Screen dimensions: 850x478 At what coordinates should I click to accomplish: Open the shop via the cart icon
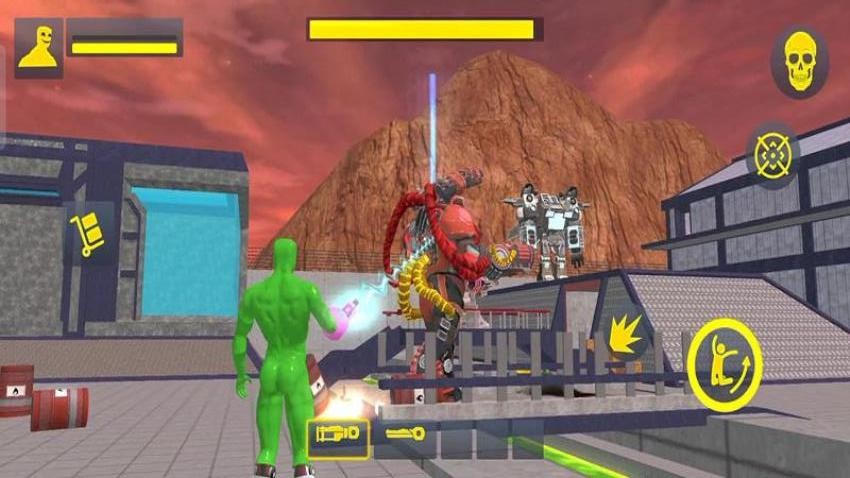88,233
